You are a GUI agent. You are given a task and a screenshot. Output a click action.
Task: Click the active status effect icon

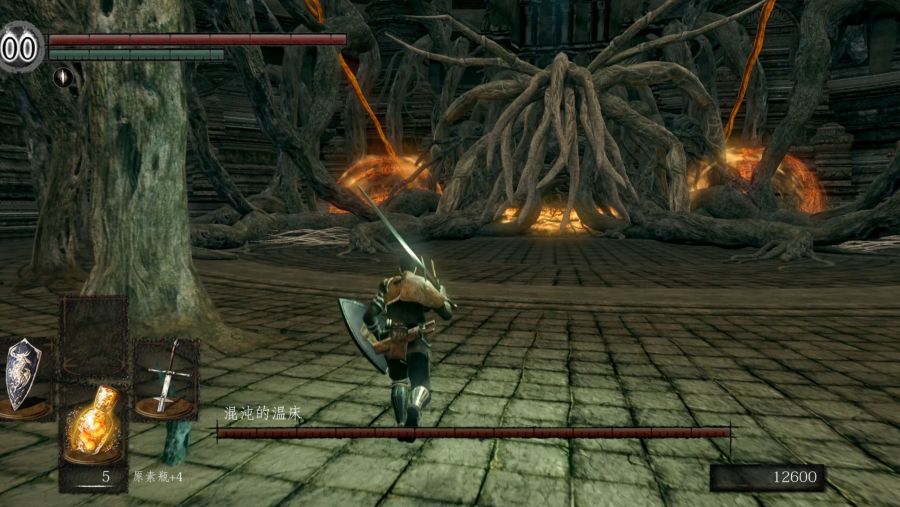(62, 77)
